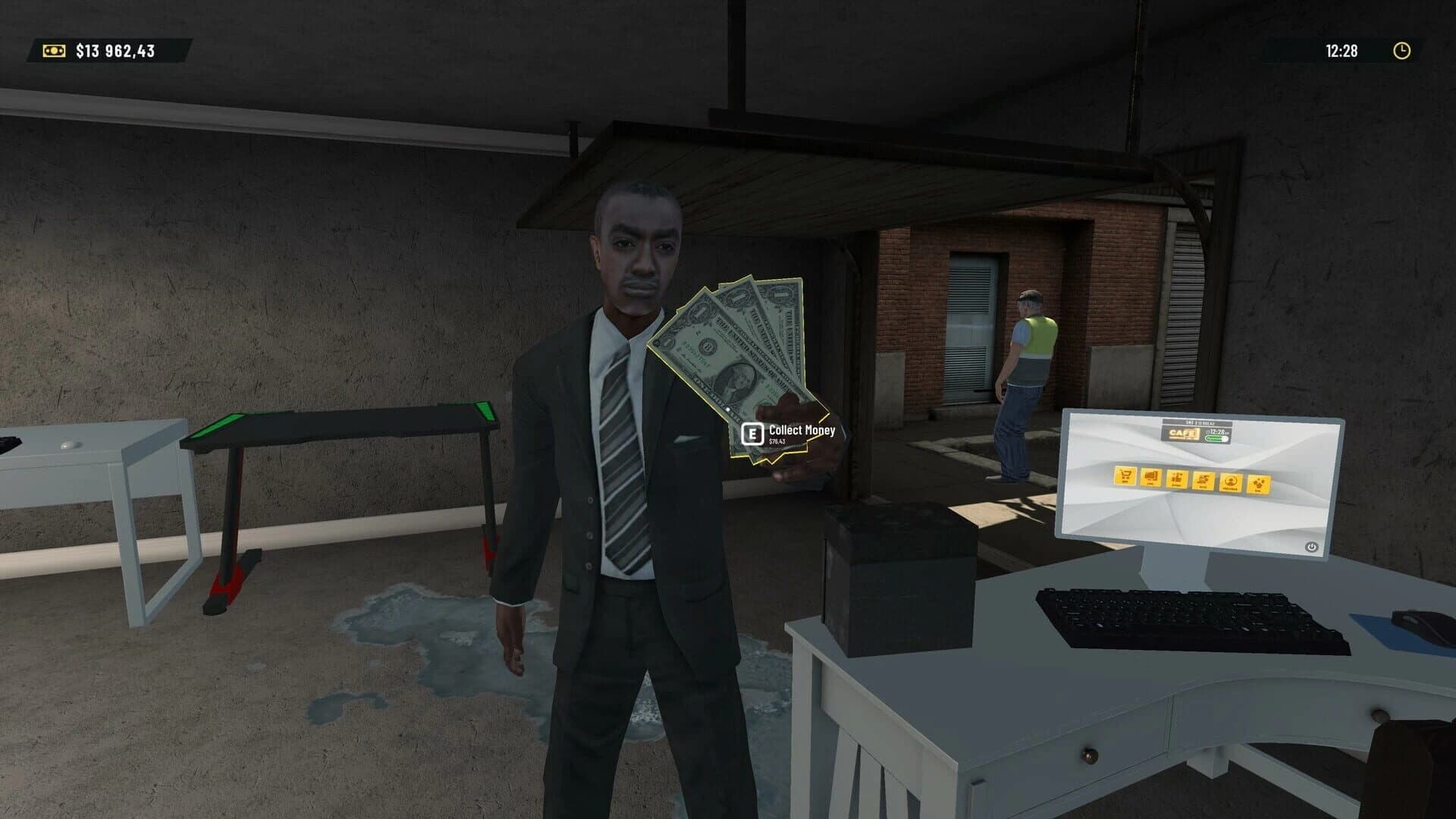The width and height of the screenshot is (1456, 819).
Task: Open the delivery app icon on the monitor
Action: click(x=1203, y=481)
